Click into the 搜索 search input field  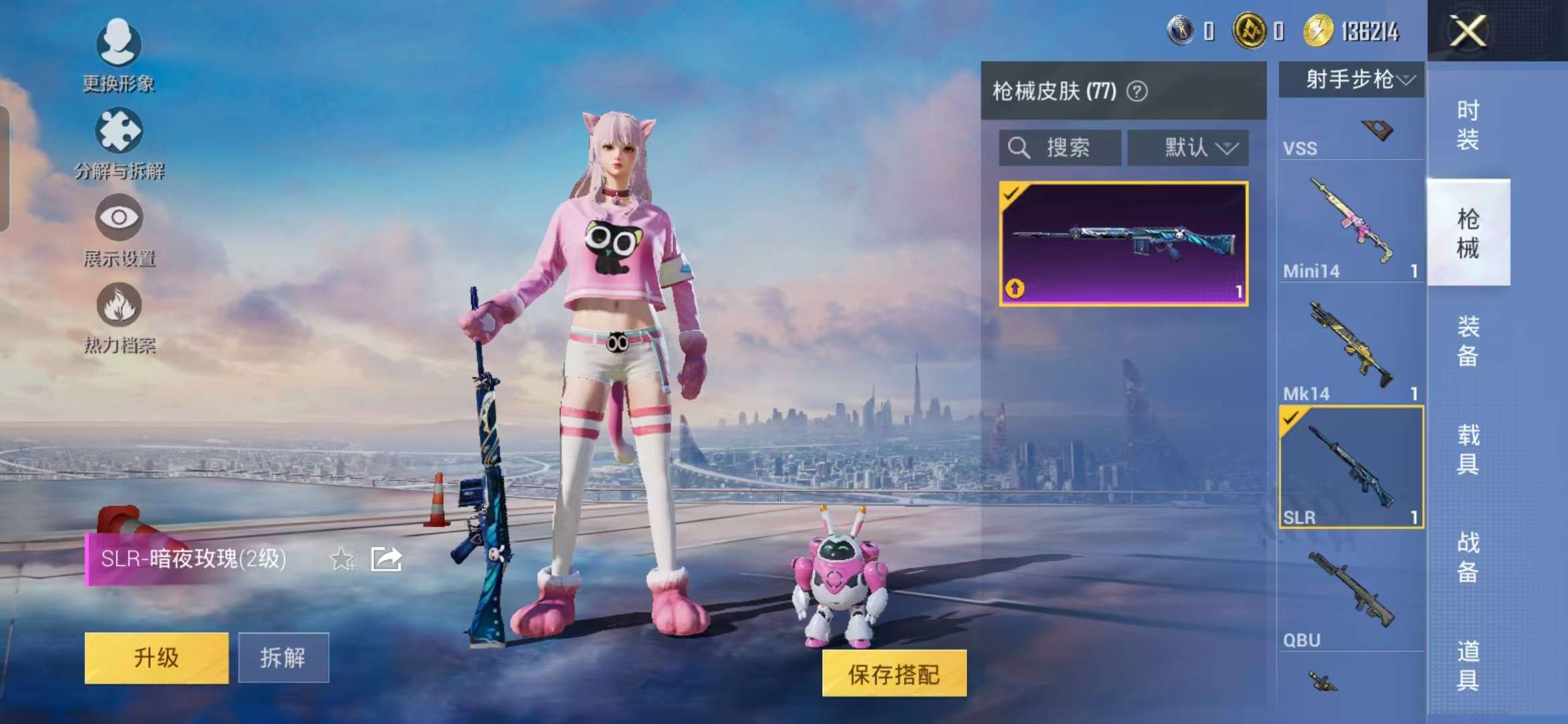(1065, 147)
